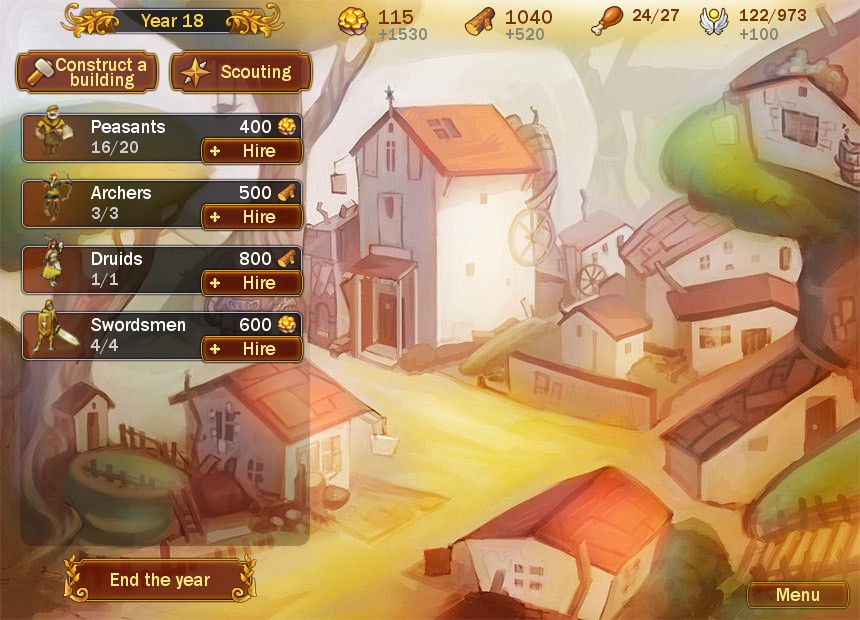Select the Peasants unit portrait
The width and height of the screenshot is (860, 620).
click(48, 138)
